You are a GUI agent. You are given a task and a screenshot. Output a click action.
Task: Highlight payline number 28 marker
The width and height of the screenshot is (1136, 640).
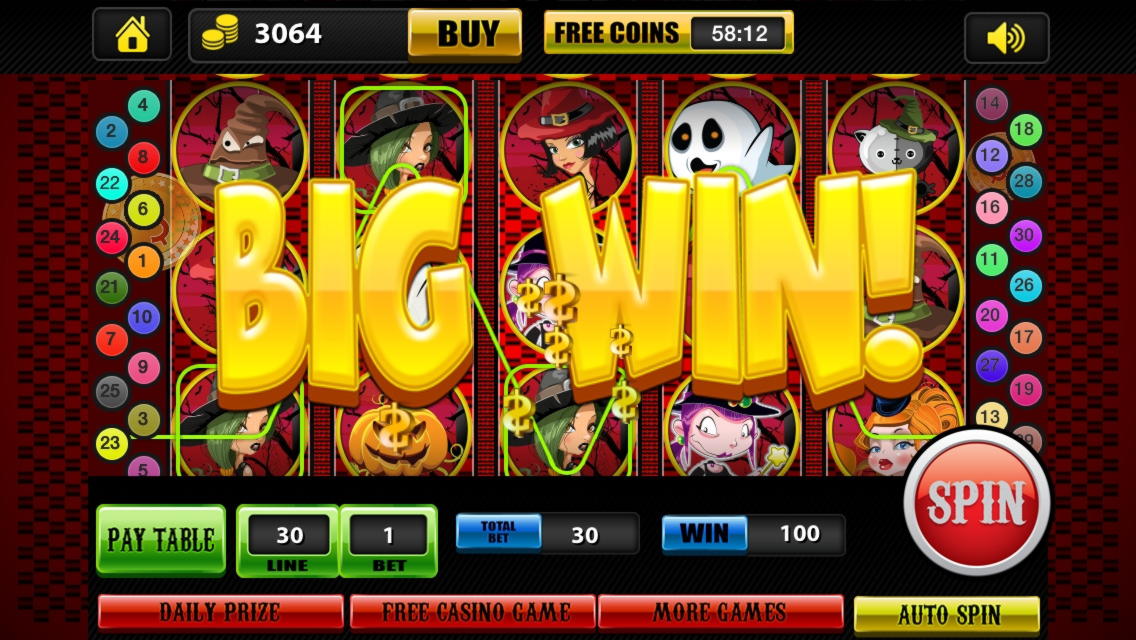[x=1025, y=181]
